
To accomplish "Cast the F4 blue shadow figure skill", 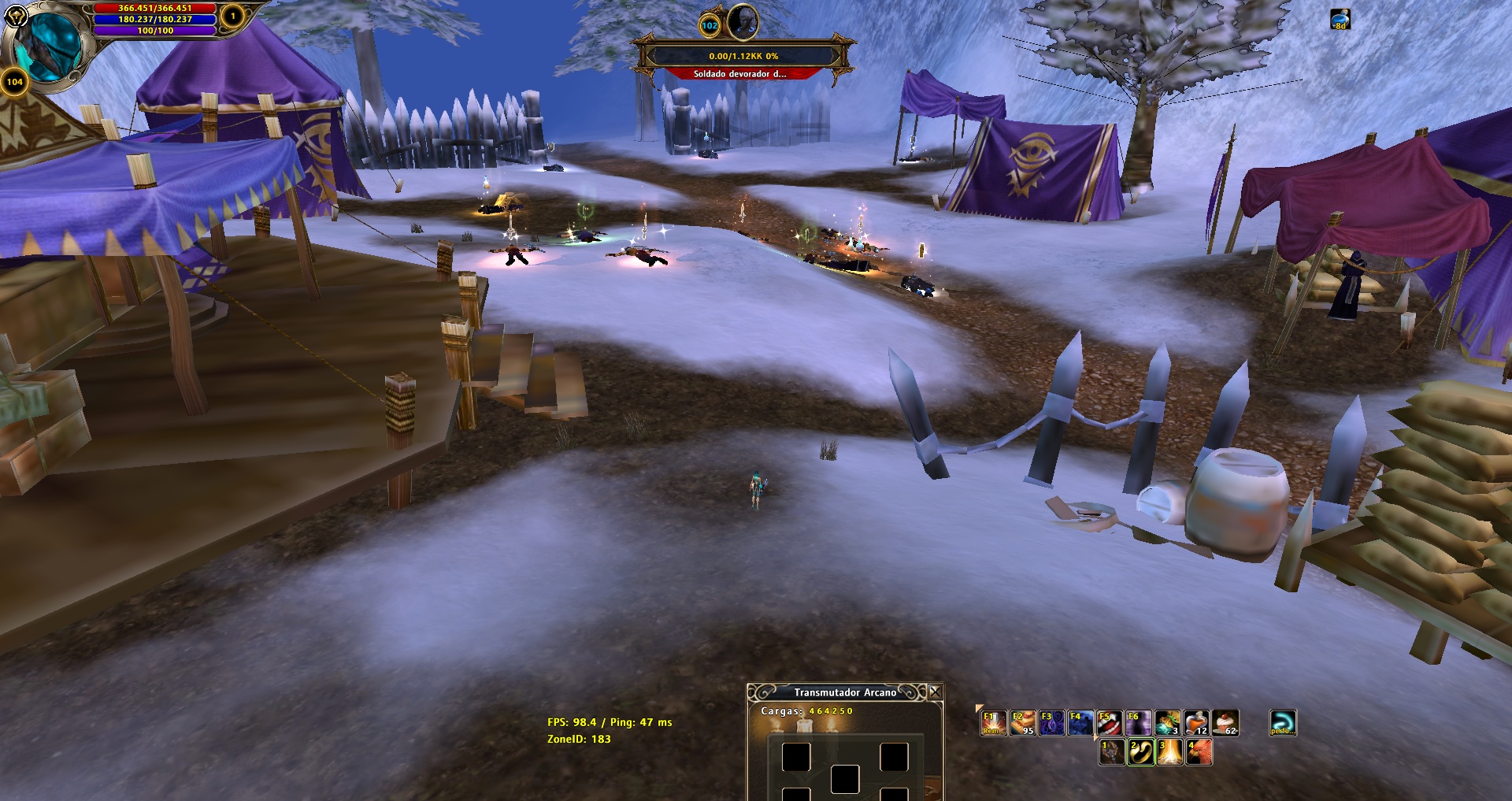I will click(1080, 722).
